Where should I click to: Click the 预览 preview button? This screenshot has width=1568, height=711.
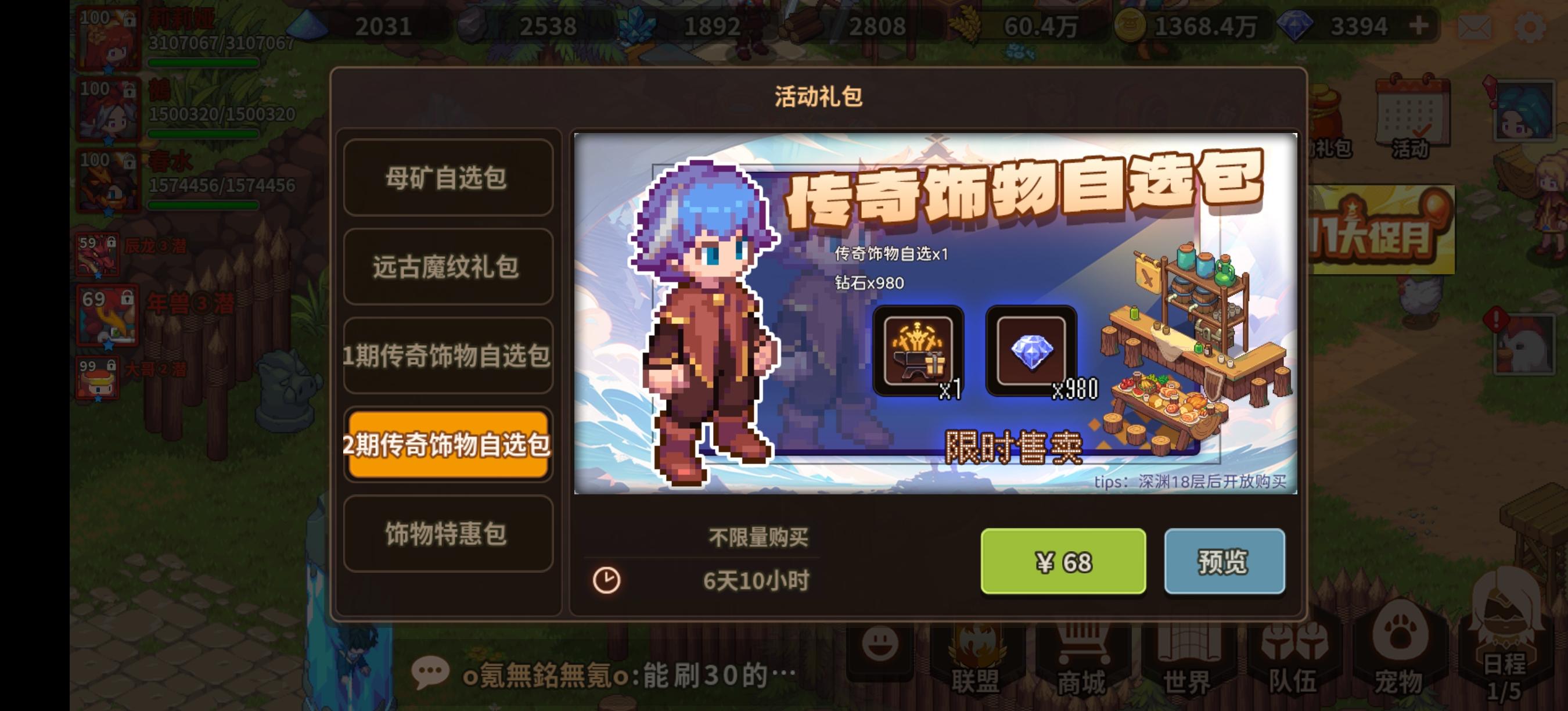pyautogui.click(x=1225, y=562)
